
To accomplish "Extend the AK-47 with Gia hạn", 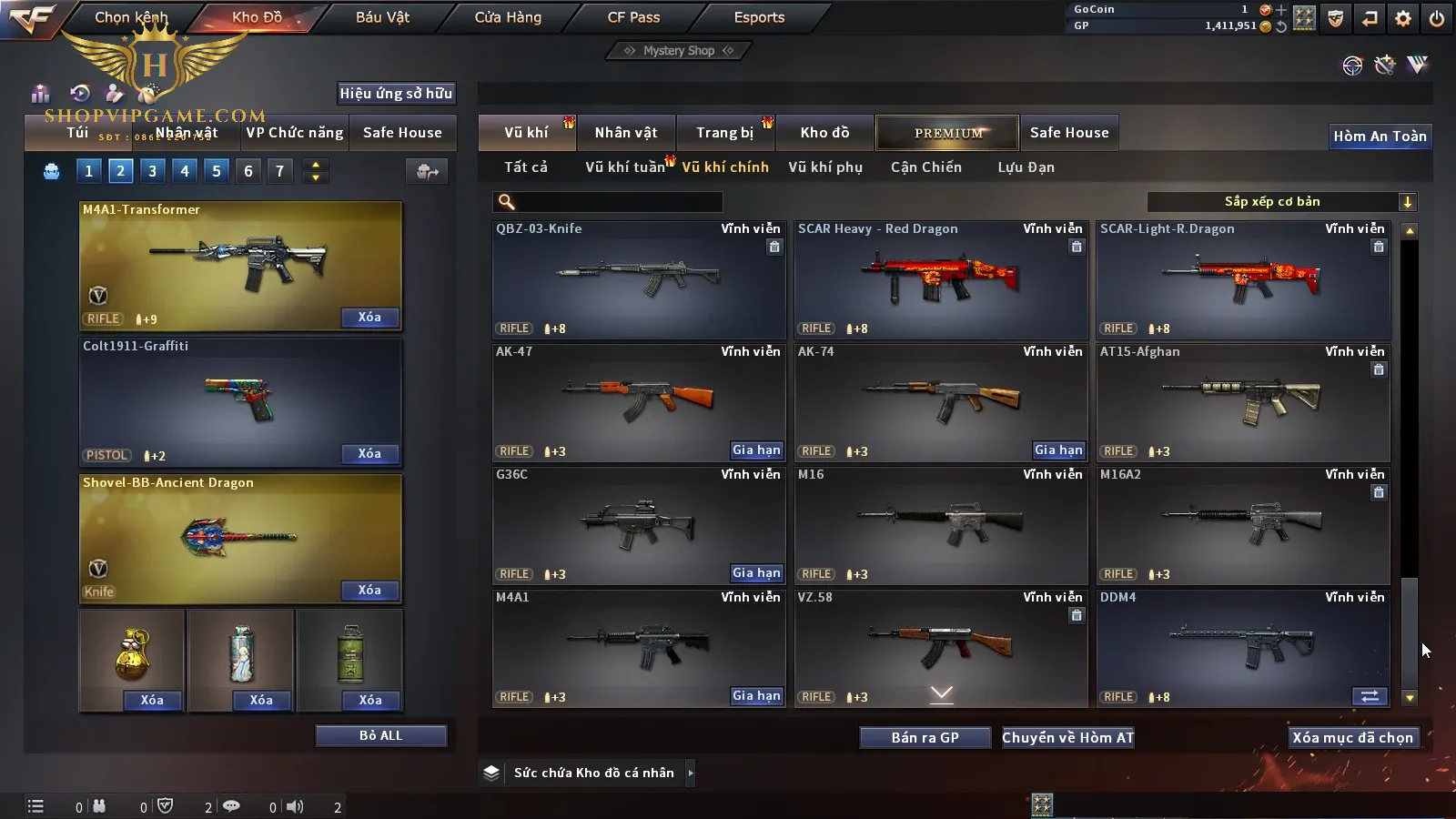I will (x=756, y=450).
